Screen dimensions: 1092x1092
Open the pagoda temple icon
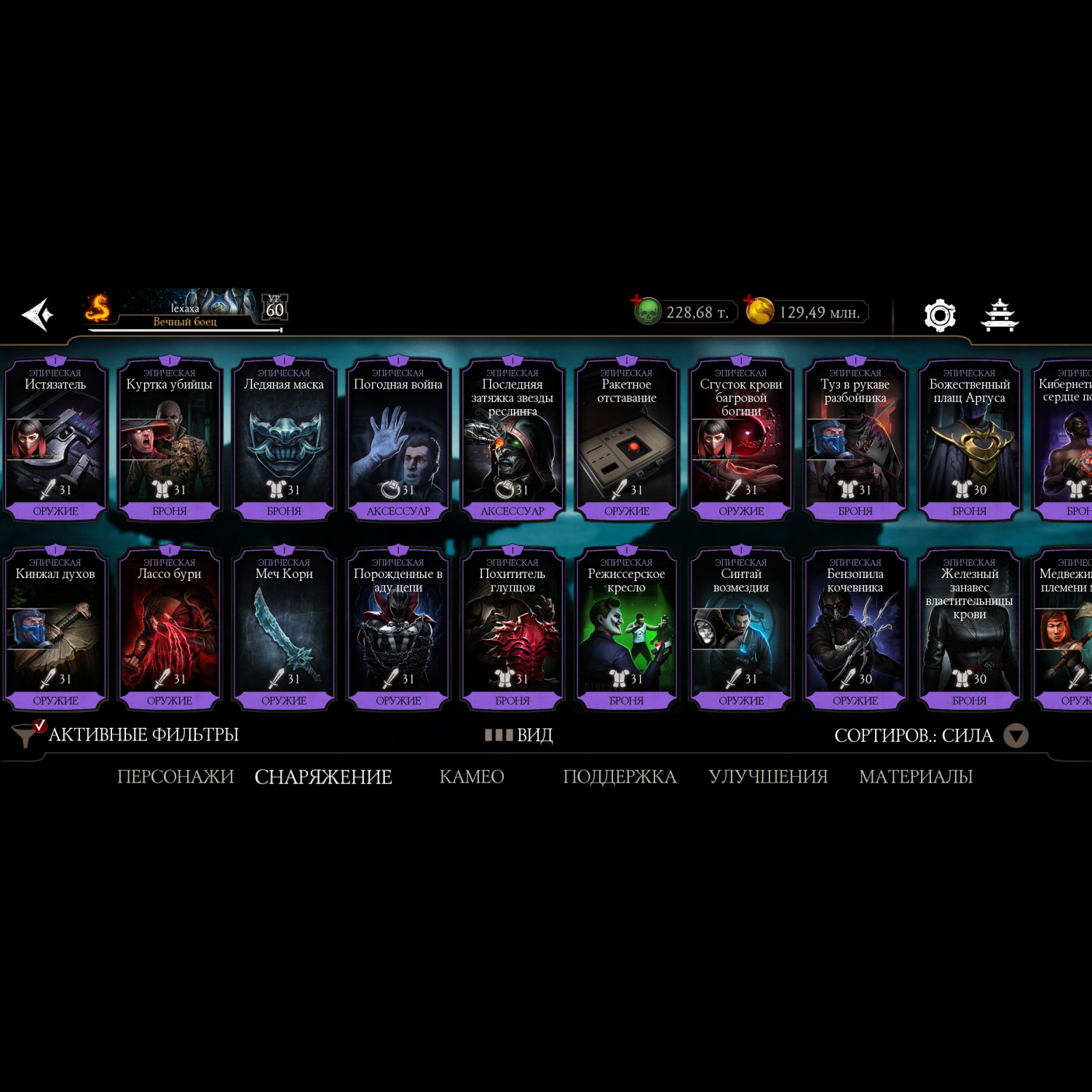[1000, 315]
